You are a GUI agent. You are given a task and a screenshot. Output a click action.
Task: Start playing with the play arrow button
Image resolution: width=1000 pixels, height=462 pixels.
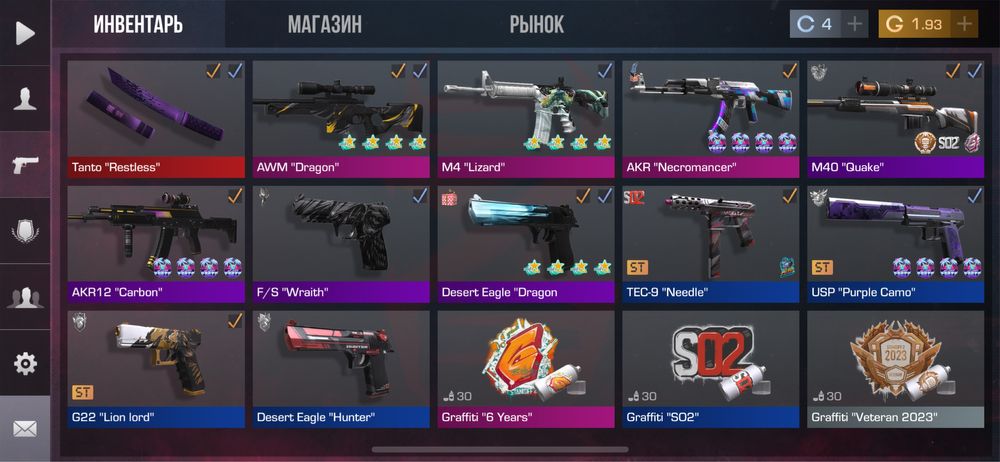25,32
